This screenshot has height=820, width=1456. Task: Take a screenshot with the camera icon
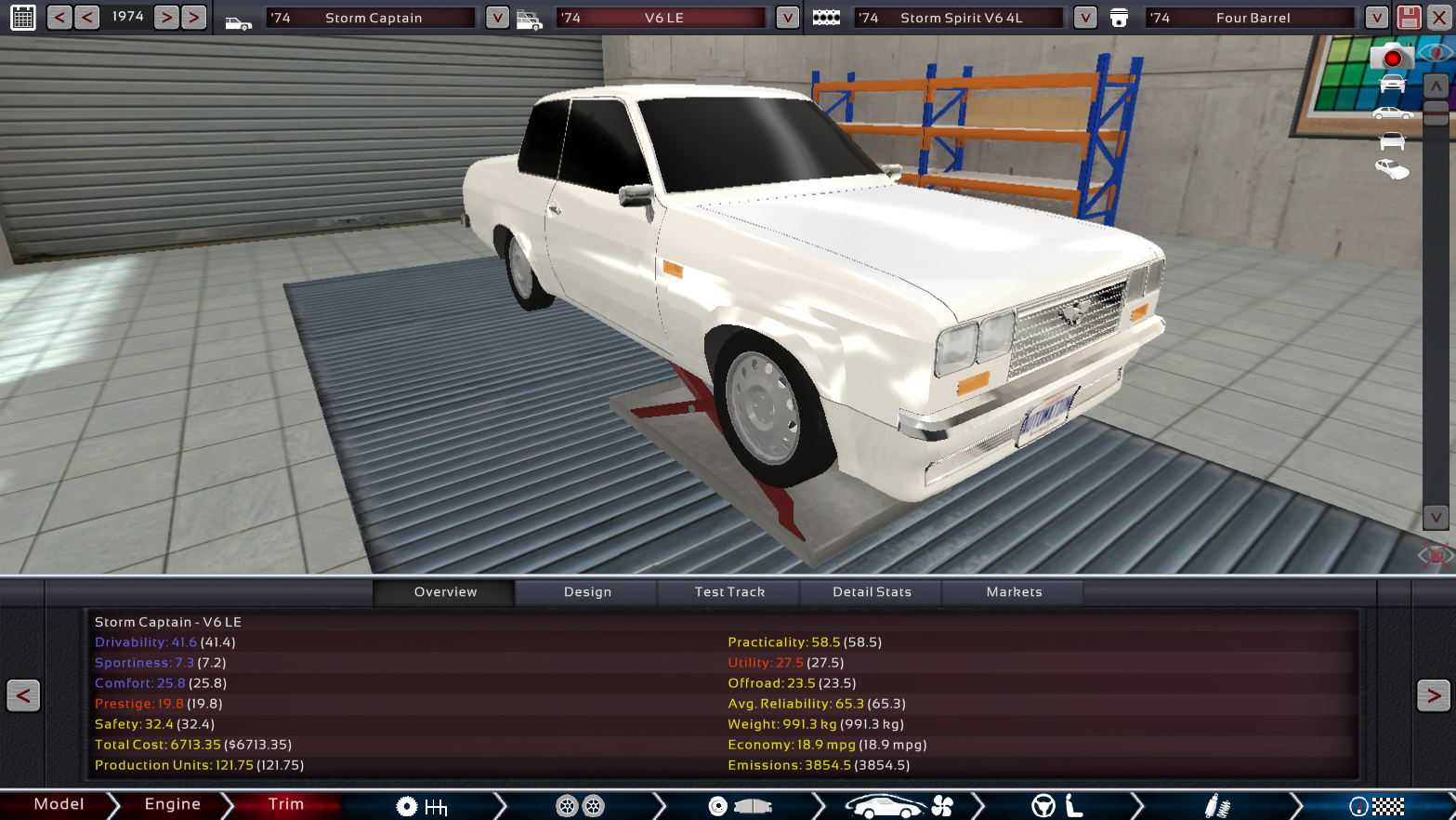pos(1391,58)
